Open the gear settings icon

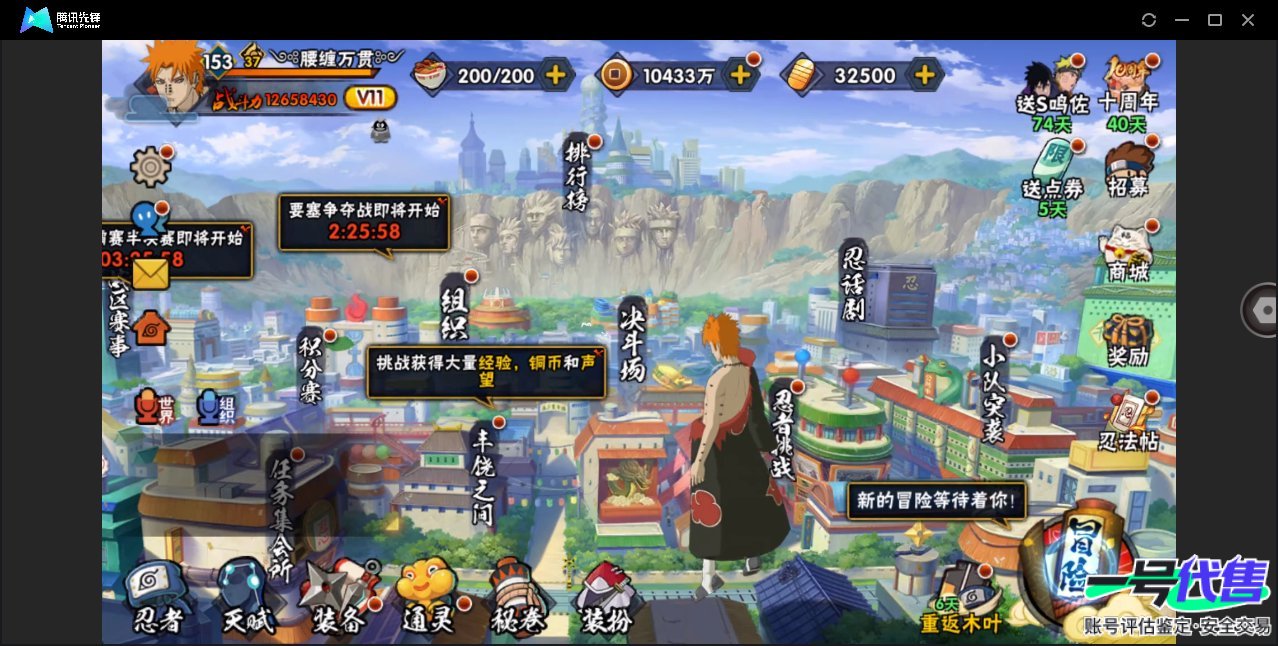pos(150,166)
